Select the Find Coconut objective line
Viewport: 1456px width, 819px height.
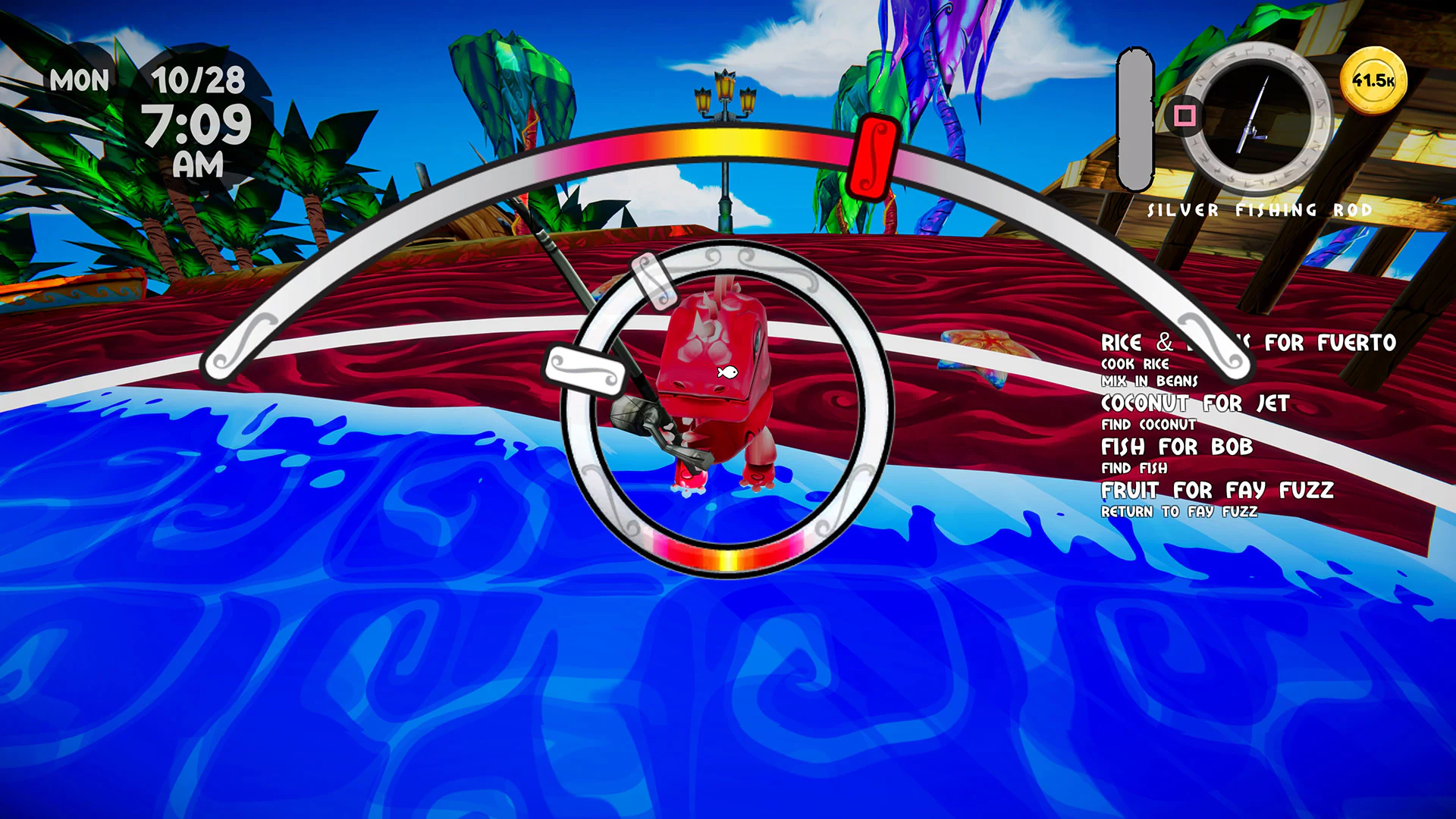tap(1148, 425)
